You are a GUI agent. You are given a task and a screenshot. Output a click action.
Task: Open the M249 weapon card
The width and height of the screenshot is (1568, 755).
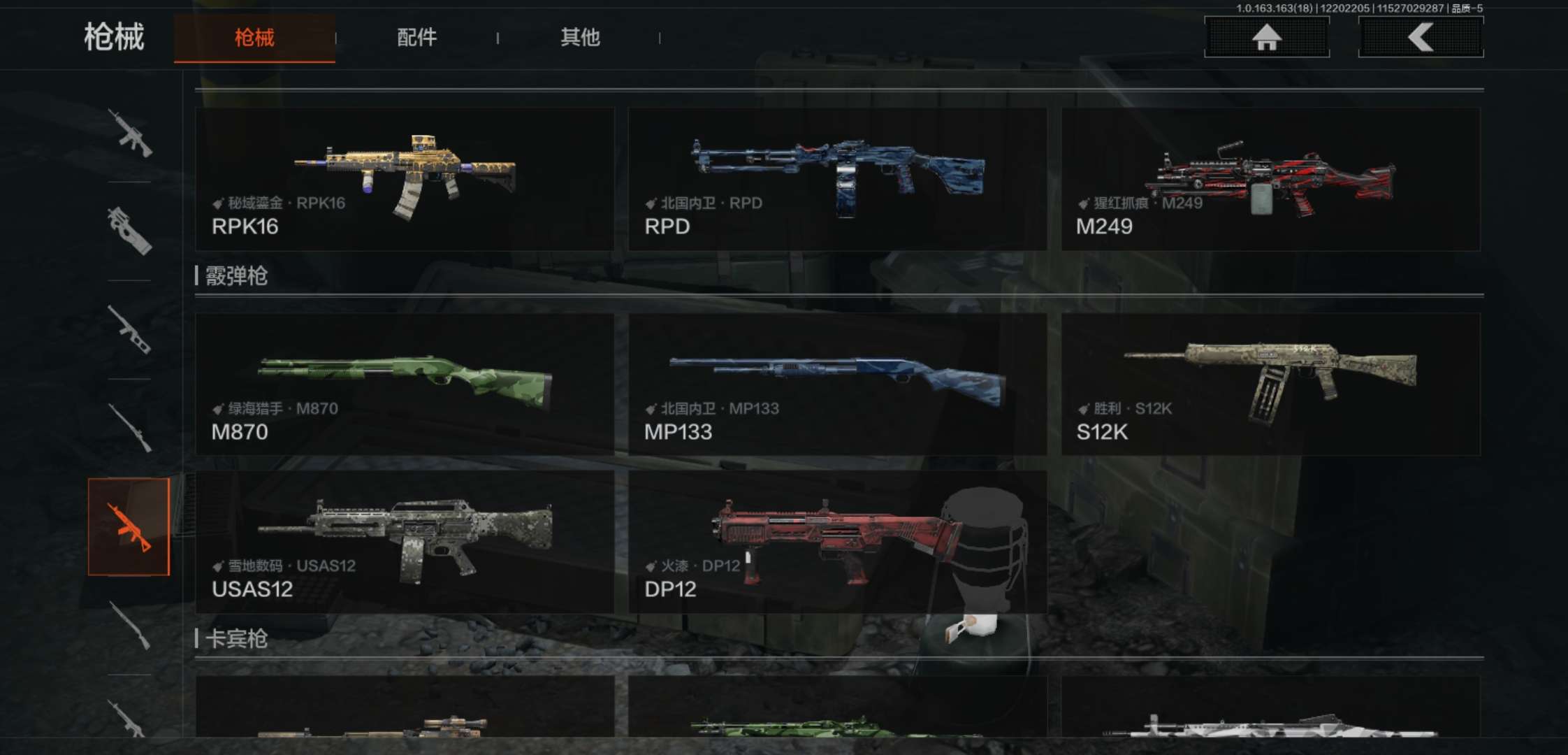coord(1270,179)
